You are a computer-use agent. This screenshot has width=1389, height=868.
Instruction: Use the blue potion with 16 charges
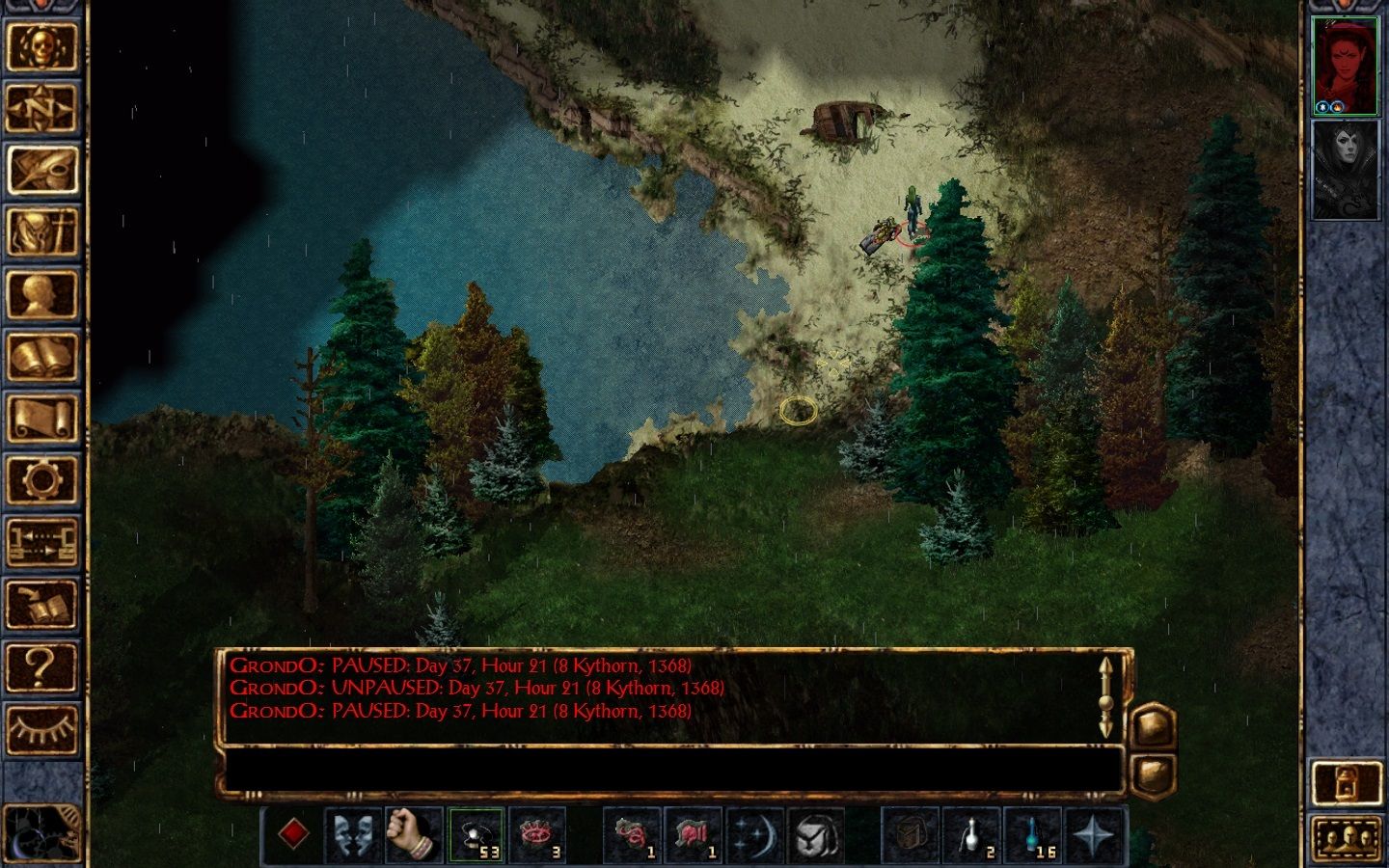point(1031,836)
